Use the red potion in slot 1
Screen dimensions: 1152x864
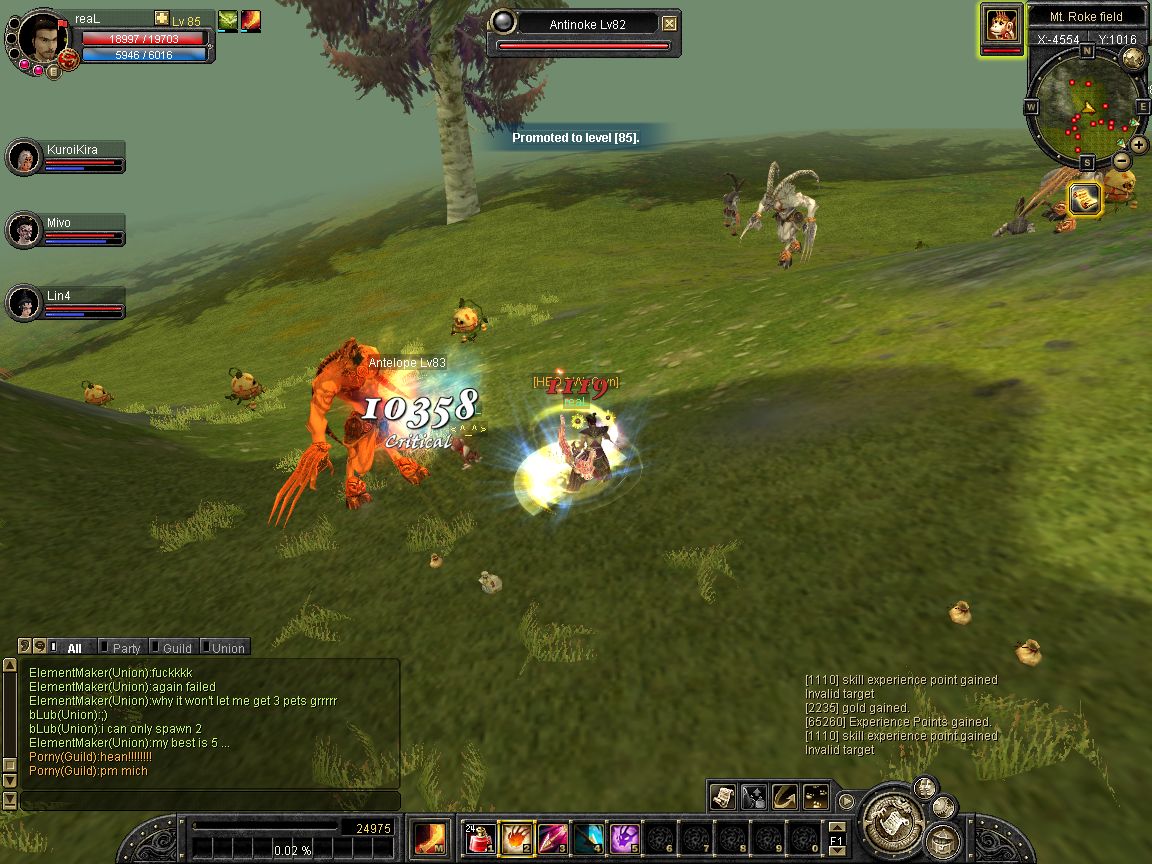click(481, 838)
